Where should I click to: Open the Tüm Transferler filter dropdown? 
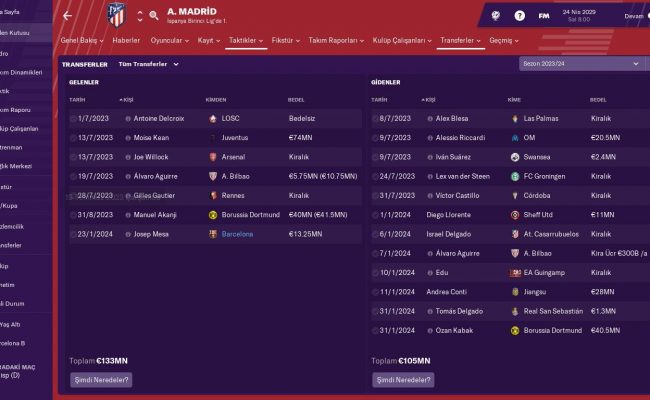[148, 64]
